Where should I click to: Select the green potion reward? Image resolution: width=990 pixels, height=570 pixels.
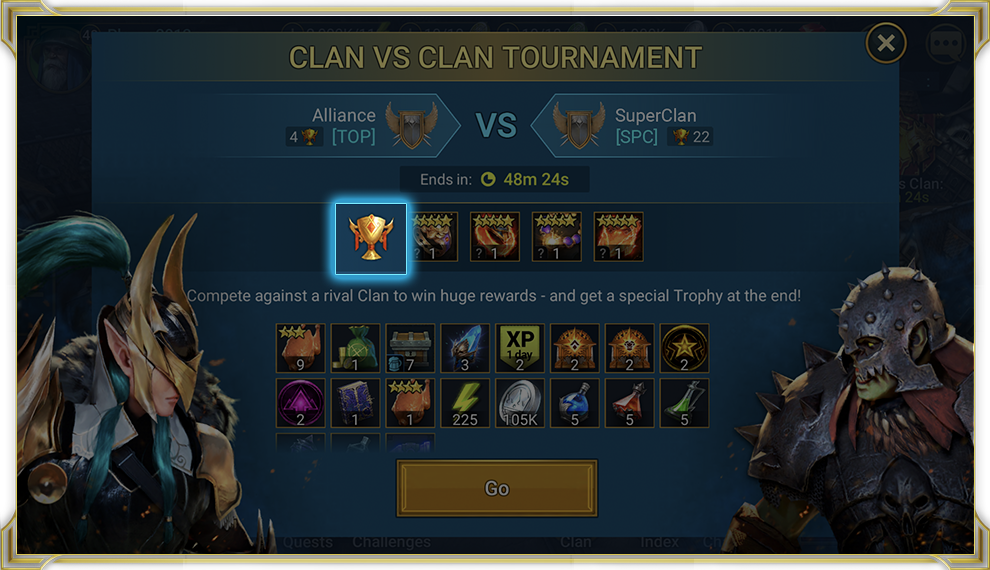[684, 402]
